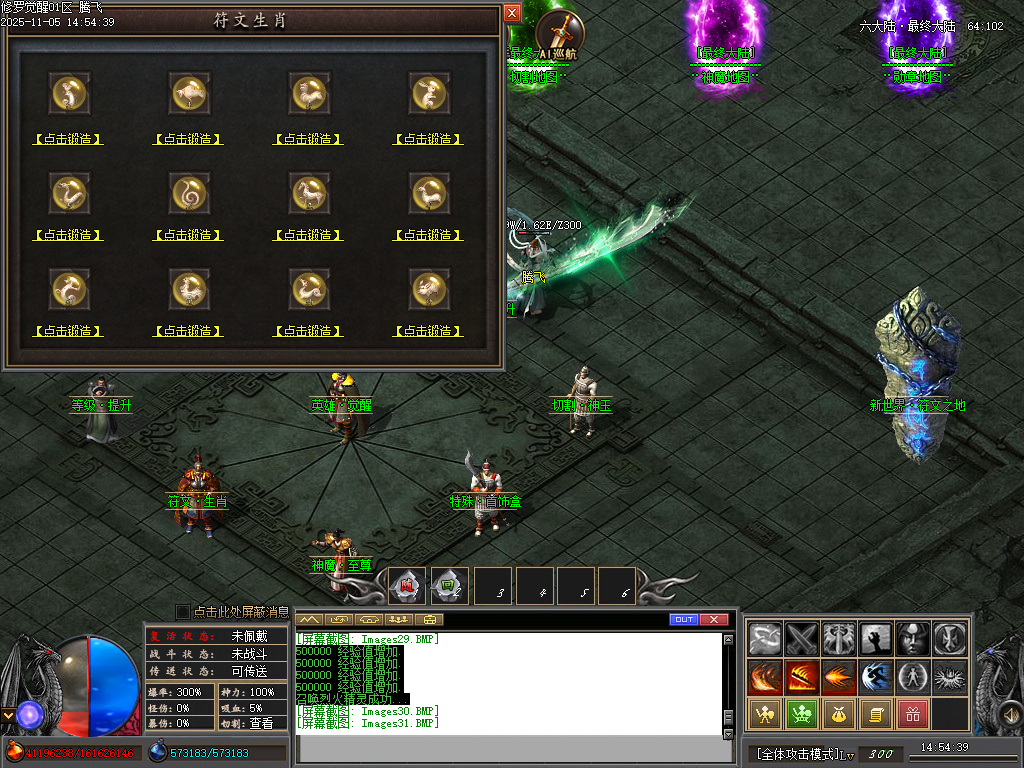Use the 回 item in hotbar slot 2

(x=449, y=587)
